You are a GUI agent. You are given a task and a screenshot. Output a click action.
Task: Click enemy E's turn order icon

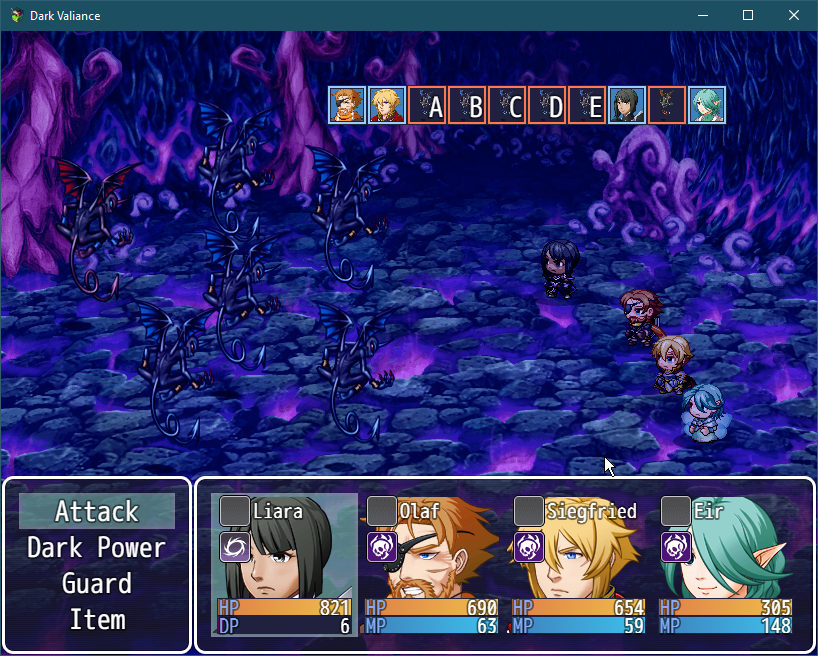click(587, 105)
